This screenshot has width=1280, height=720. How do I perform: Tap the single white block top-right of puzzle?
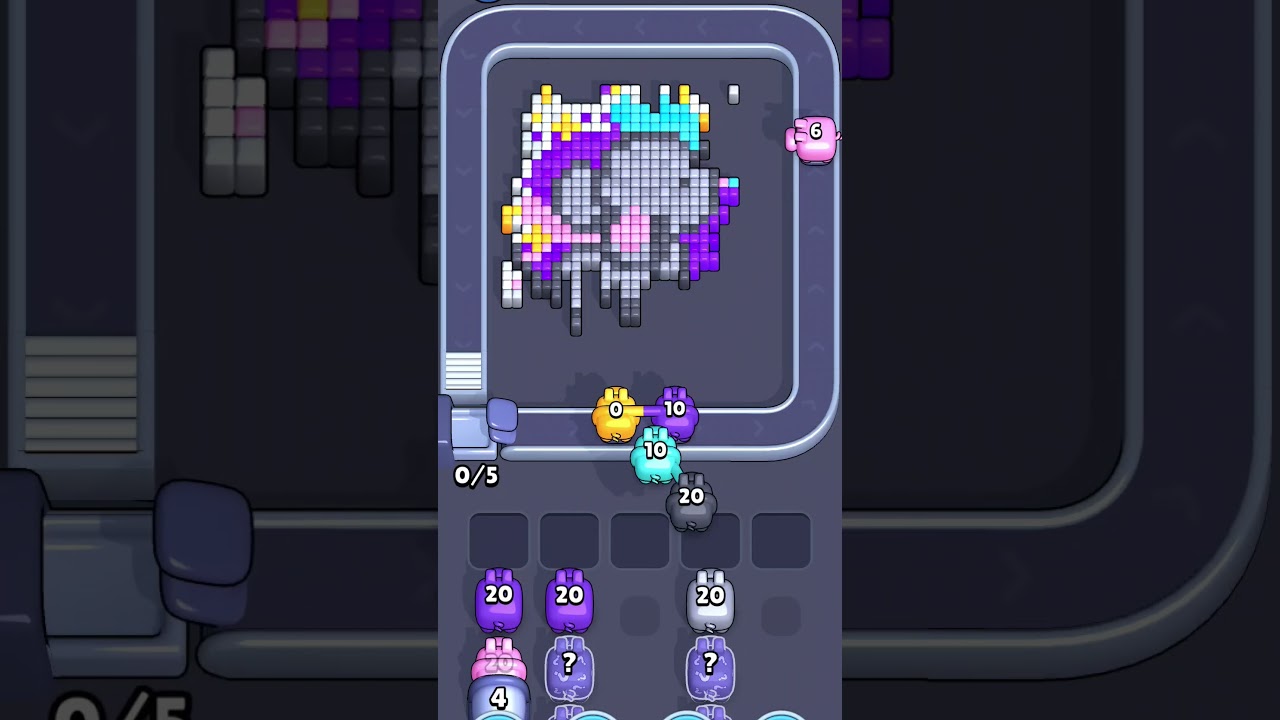click(733, 93)
